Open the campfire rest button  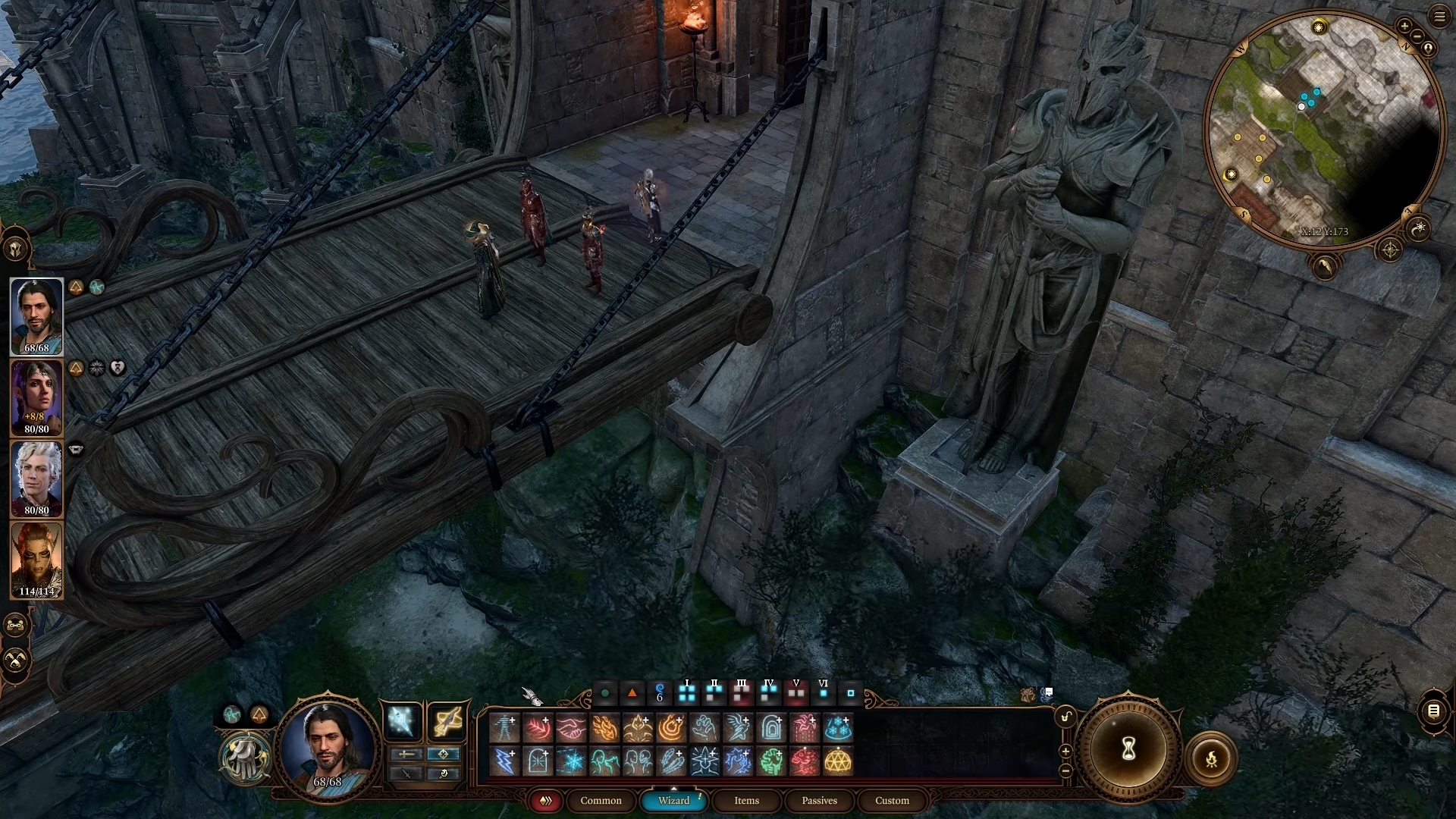pos(1211,758)
